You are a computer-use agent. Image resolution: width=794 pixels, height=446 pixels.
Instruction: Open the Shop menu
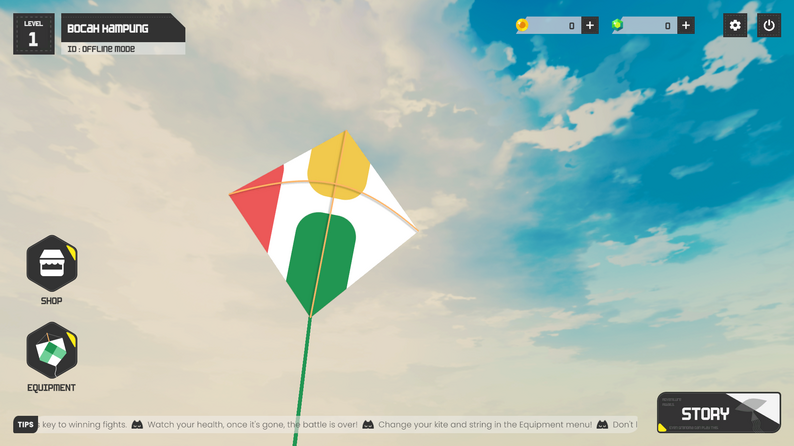51,264
